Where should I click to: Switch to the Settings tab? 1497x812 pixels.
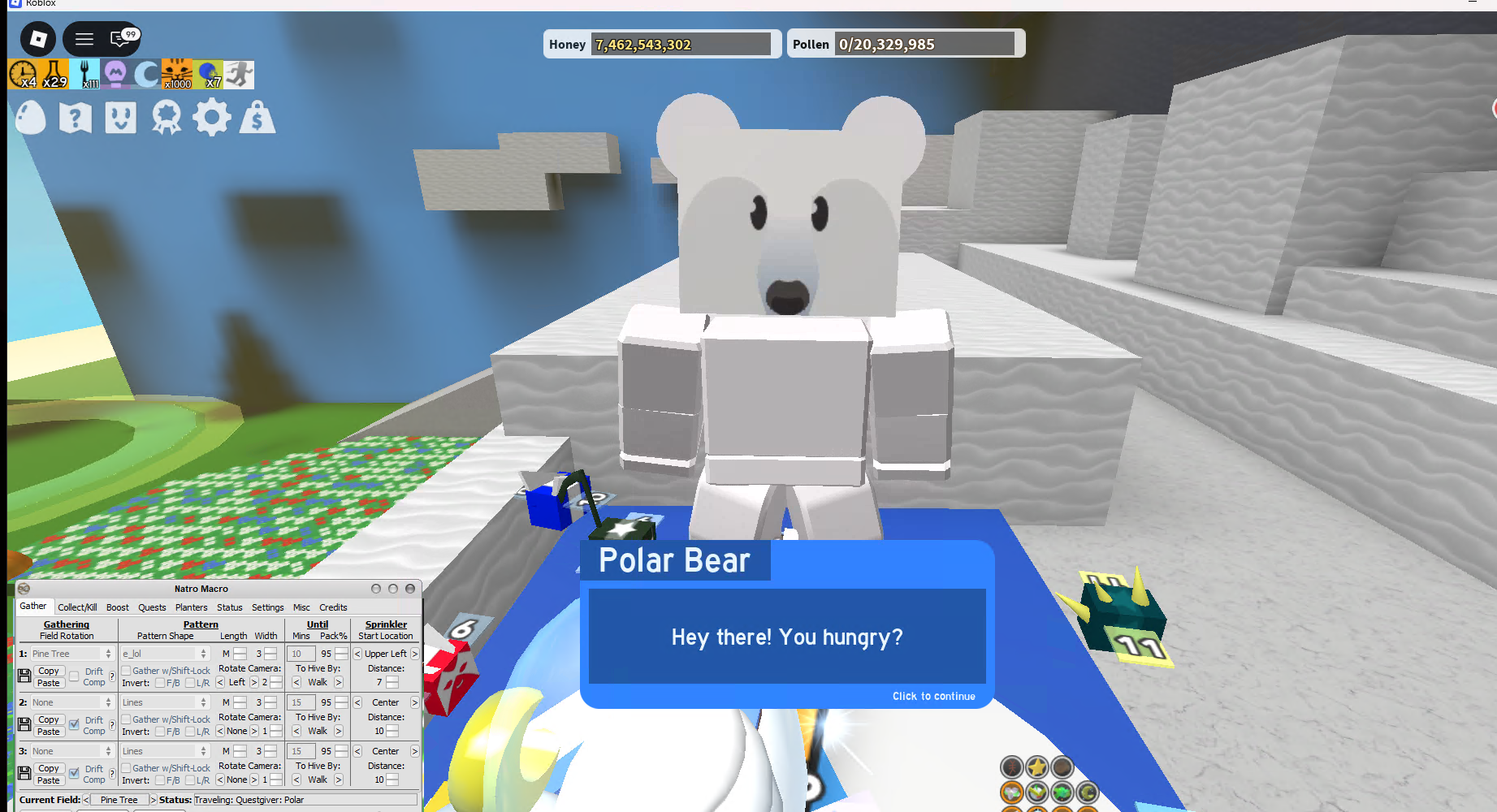pos(268,607)
